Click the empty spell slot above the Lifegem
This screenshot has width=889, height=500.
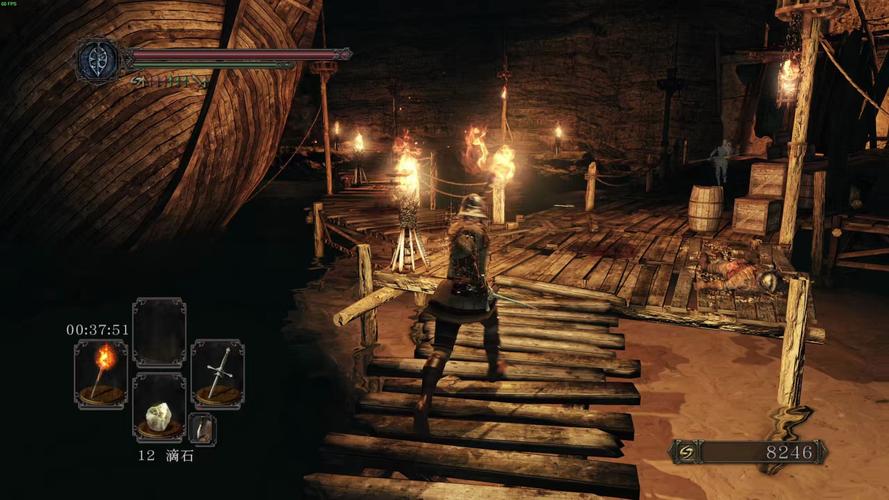tap(159, 333)
